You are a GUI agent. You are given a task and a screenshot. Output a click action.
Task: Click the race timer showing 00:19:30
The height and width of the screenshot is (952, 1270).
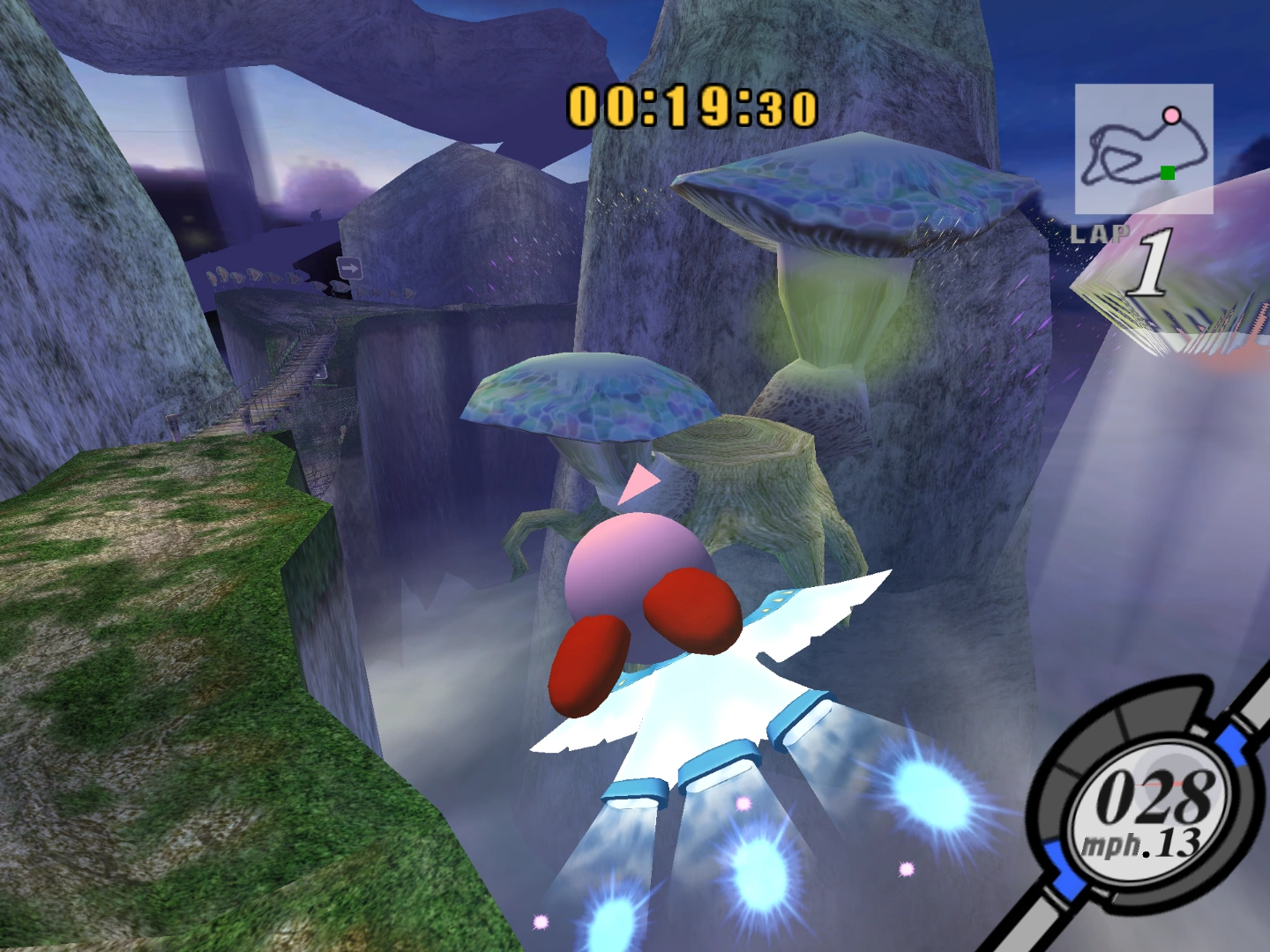(x=692, y=103)
